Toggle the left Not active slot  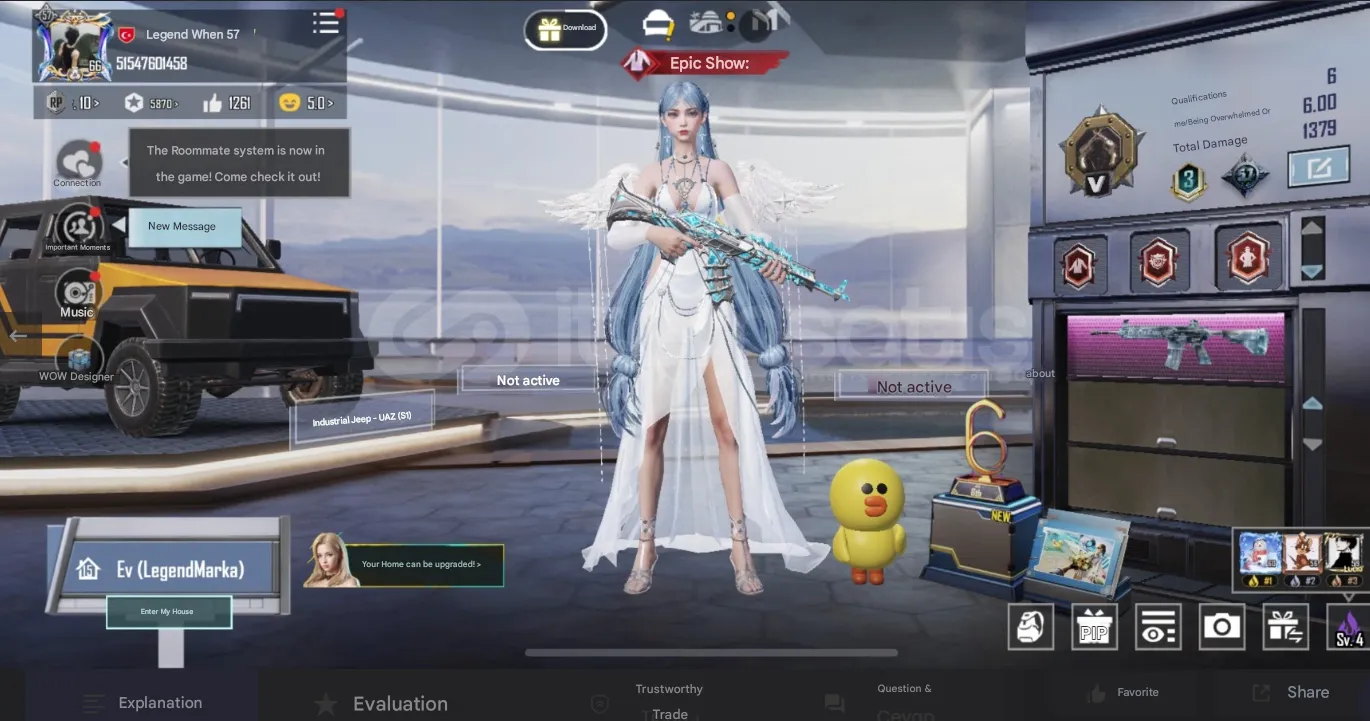pyautogui.click(x=528, y=380)
